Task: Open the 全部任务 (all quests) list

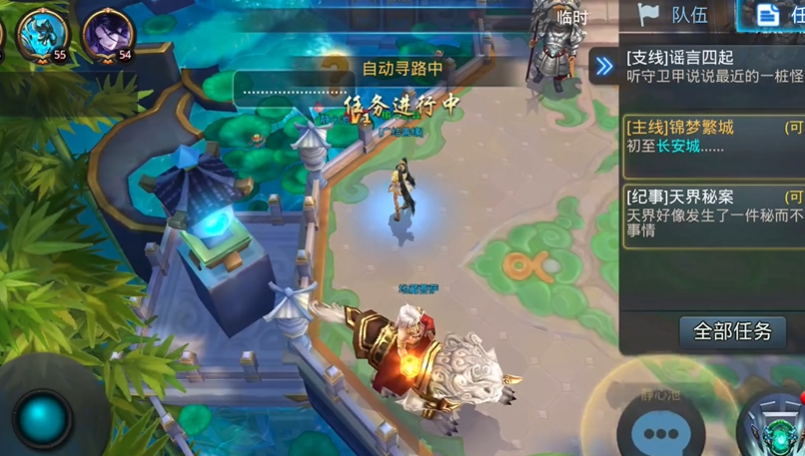Action: click(733, 332)
